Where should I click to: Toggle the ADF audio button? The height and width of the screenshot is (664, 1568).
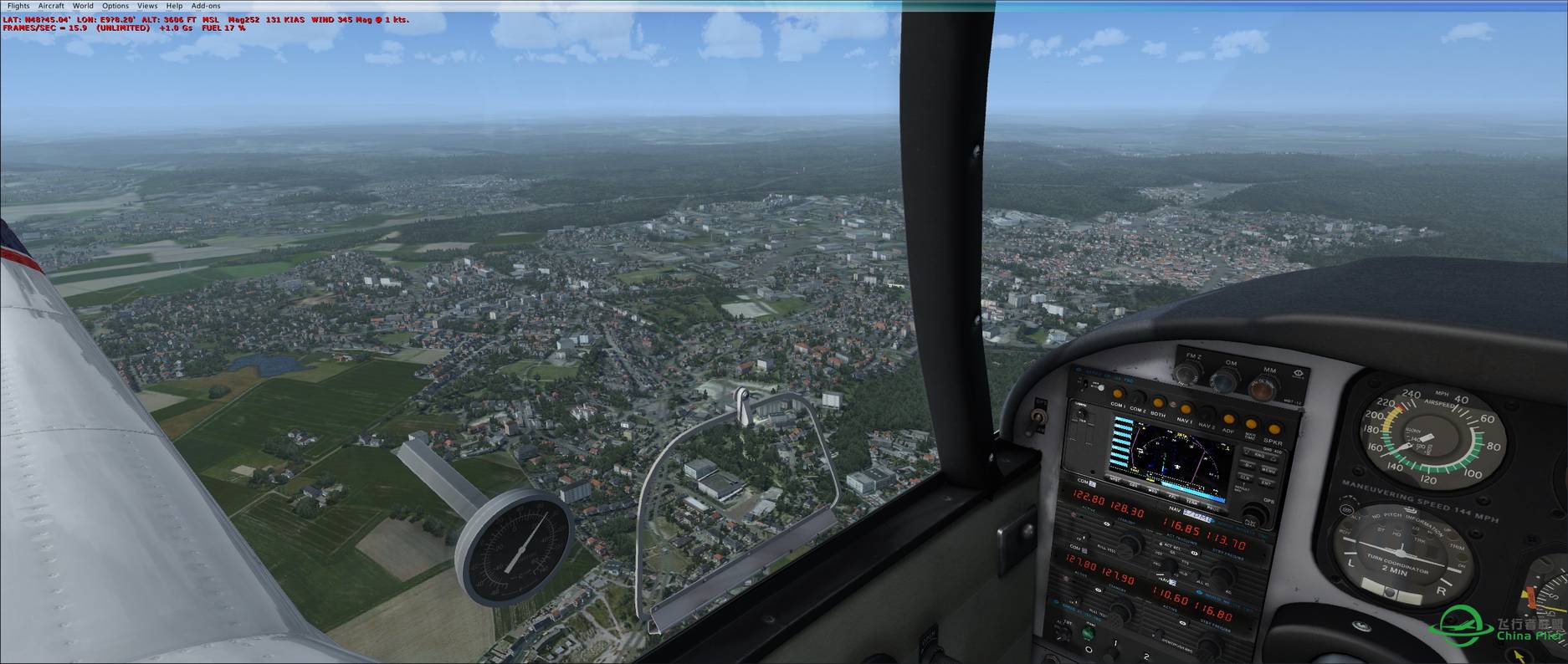coord(1228,419)
